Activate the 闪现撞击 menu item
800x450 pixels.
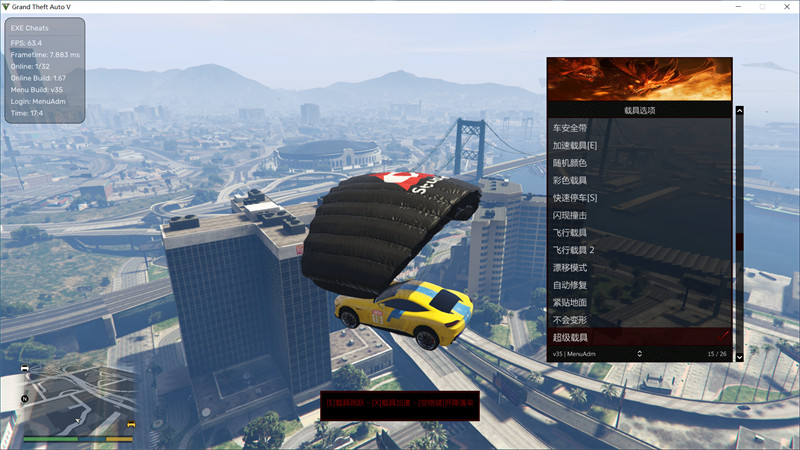pos(571,215)
